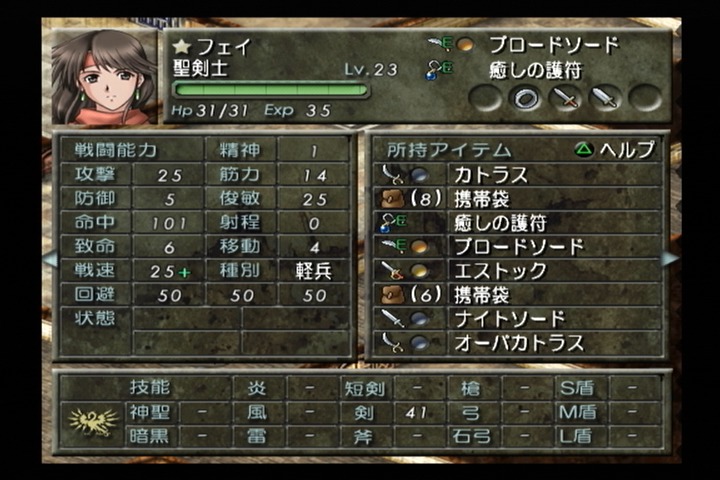Show the previous character with left arrow
Screen dimensions: 720x480
click(x=48, y=258)
